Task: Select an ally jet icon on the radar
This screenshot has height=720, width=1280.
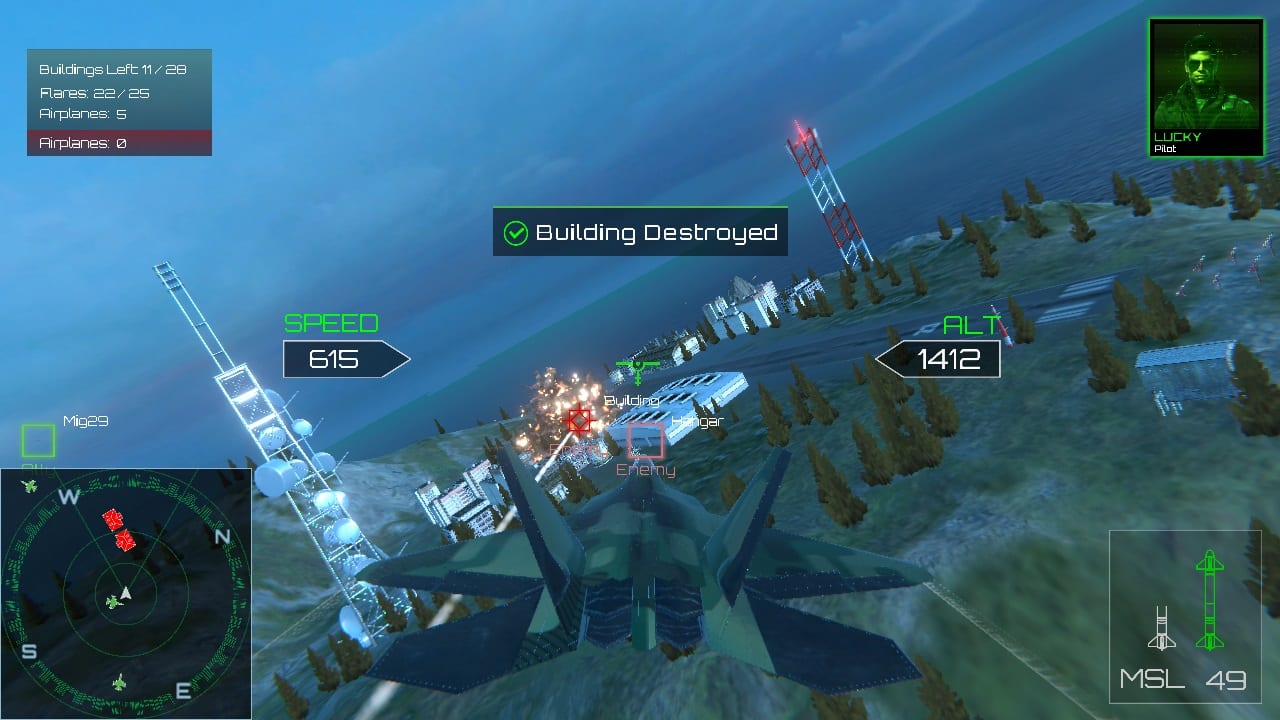Action: pyautogui.click(x=112, y=601)
